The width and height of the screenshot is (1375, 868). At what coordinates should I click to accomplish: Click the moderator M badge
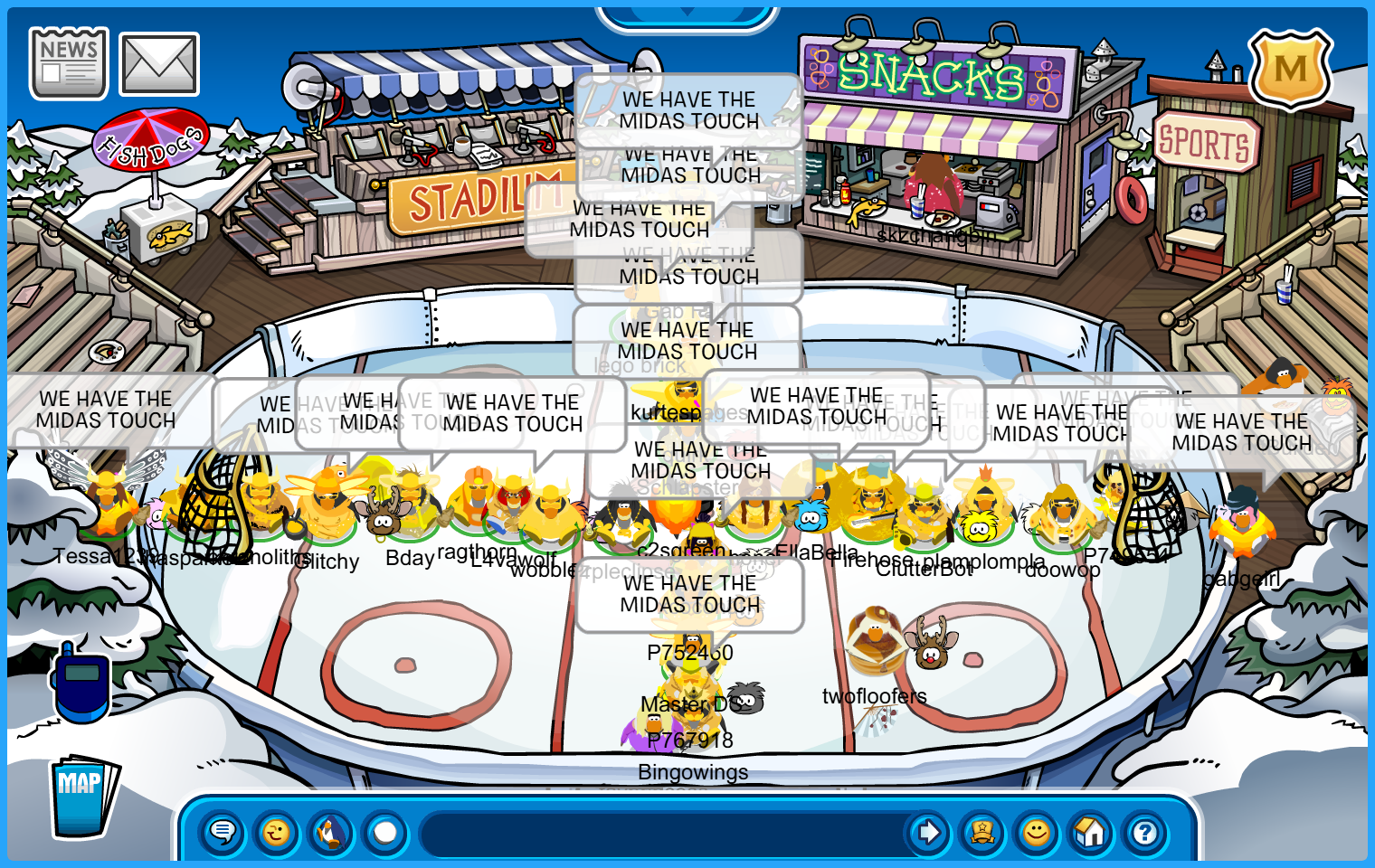1290,69
